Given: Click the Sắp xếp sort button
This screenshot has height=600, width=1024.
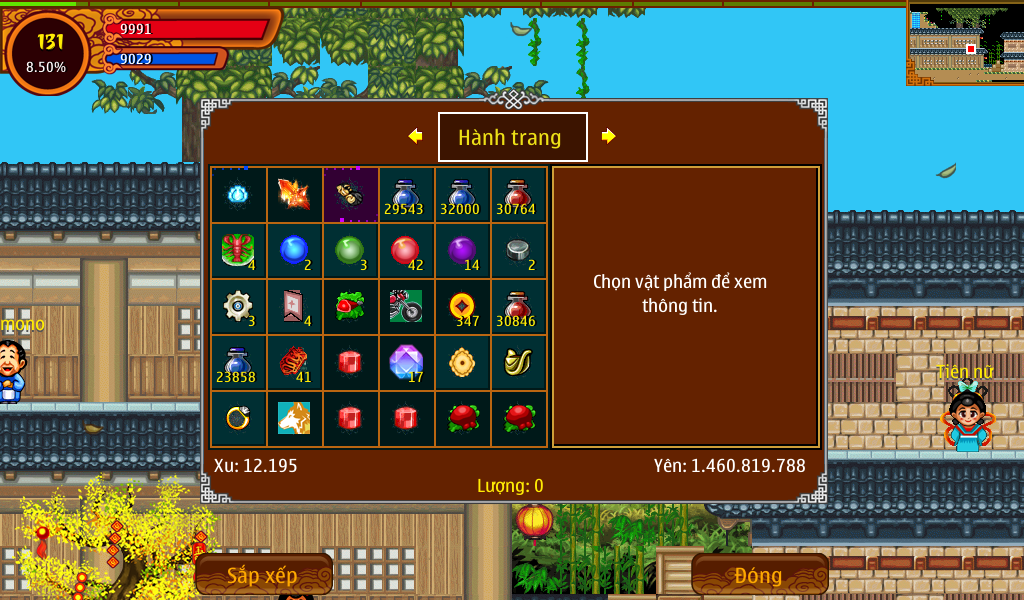Looking at the screenshot, I should click(263, 575).
